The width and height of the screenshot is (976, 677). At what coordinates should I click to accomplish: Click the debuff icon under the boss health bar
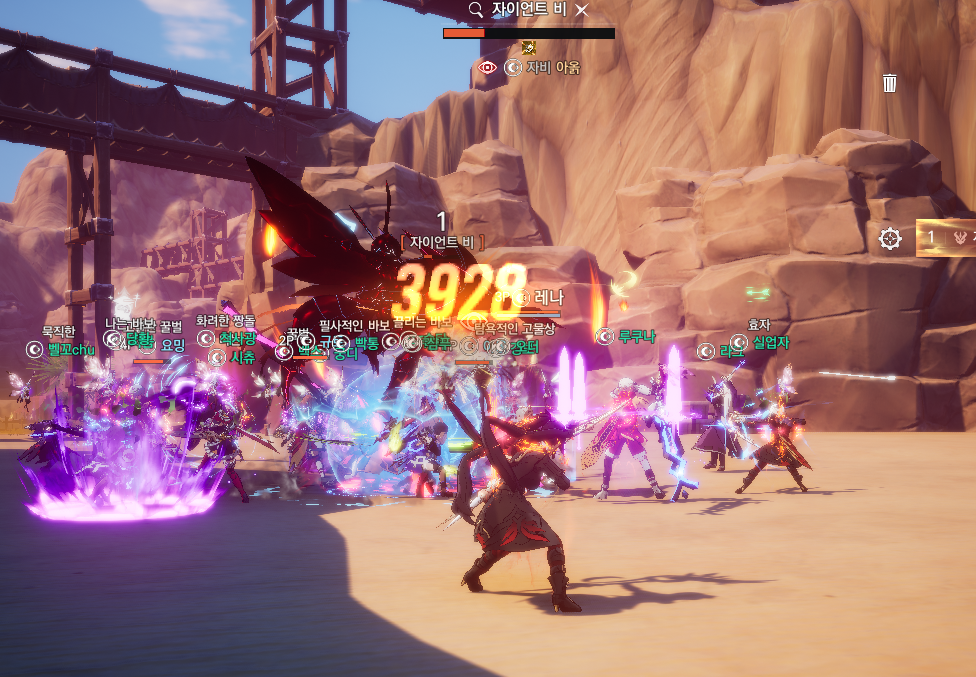pos(529,47)
